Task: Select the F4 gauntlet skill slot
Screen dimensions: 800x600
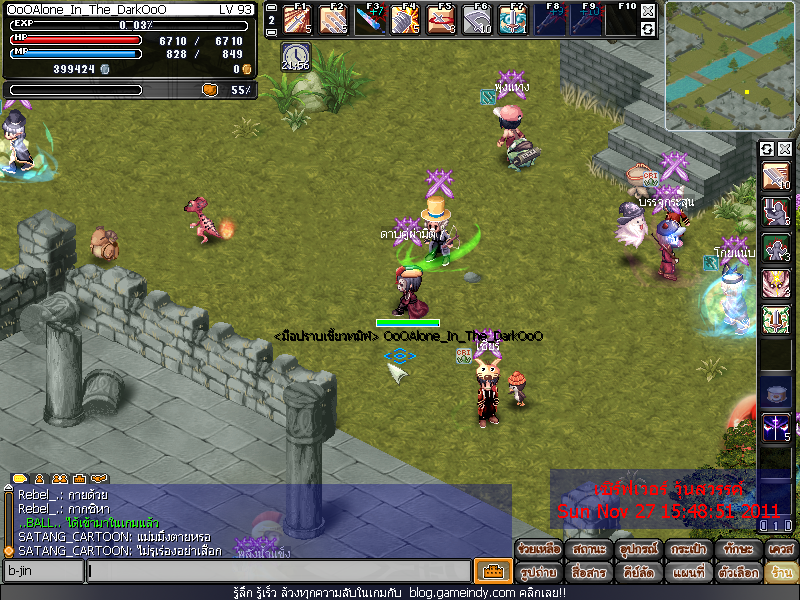Action: click(x=405, y=19)
